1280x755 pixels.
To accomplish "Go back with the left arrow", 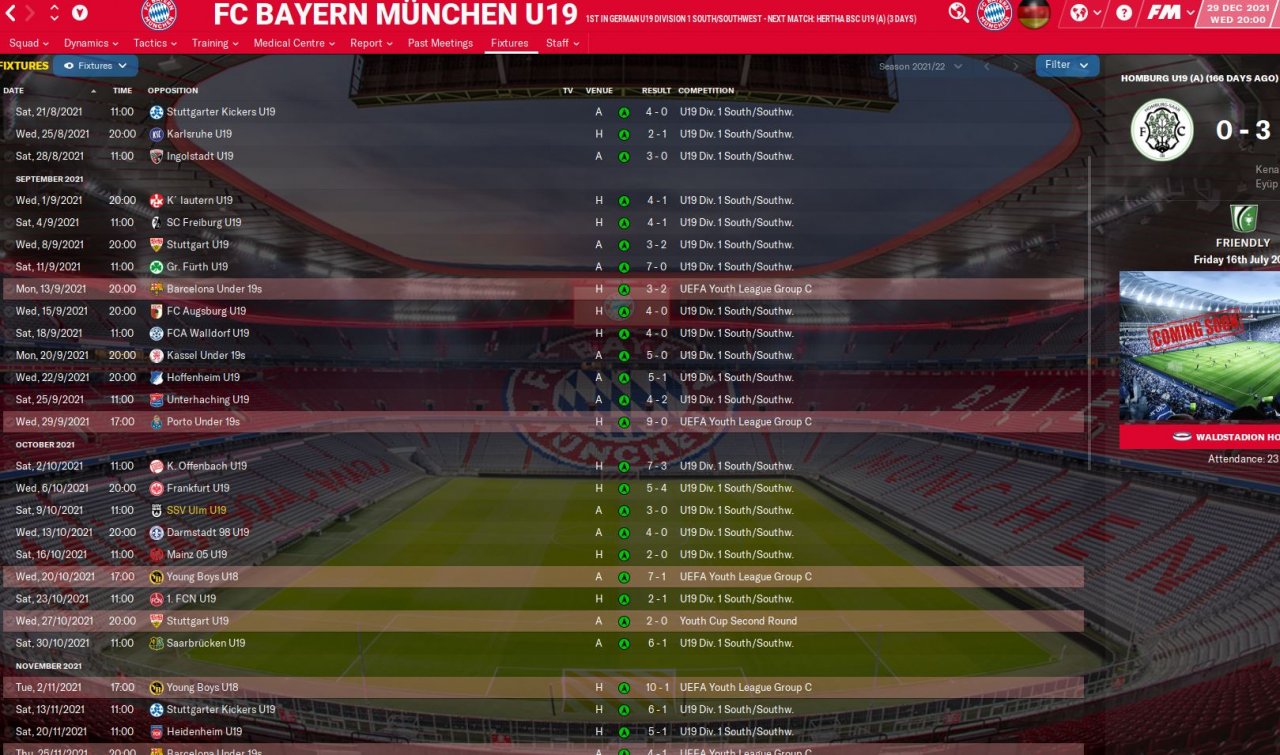I will click(x=10, y=13).
